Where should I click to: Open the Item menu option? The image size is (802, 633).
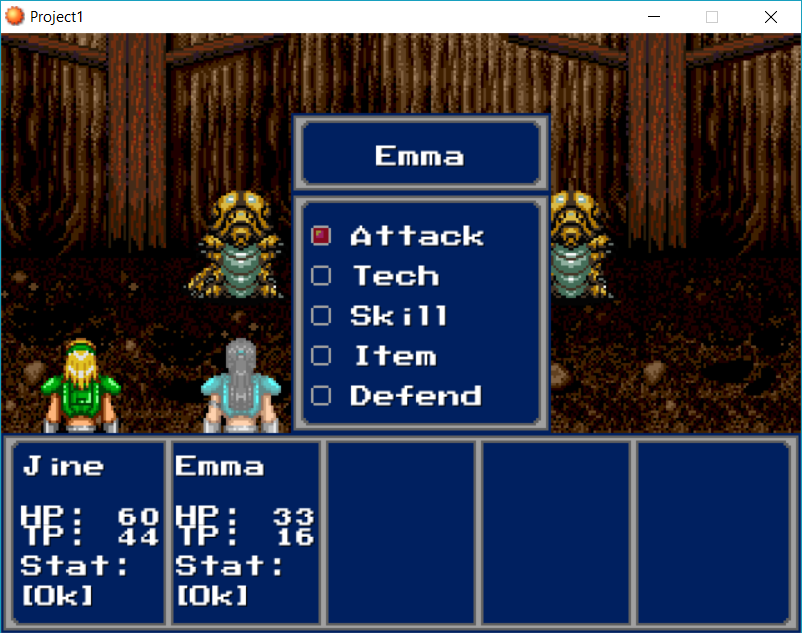(394, 356)
